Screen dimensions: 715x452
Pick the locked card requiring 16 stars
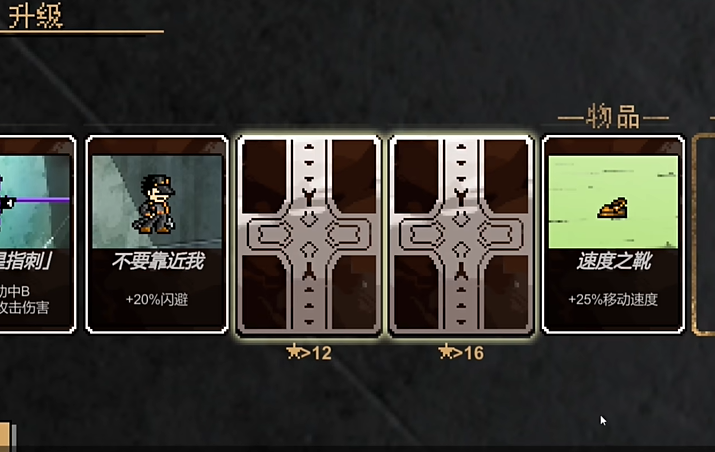[x=462, y=236]
